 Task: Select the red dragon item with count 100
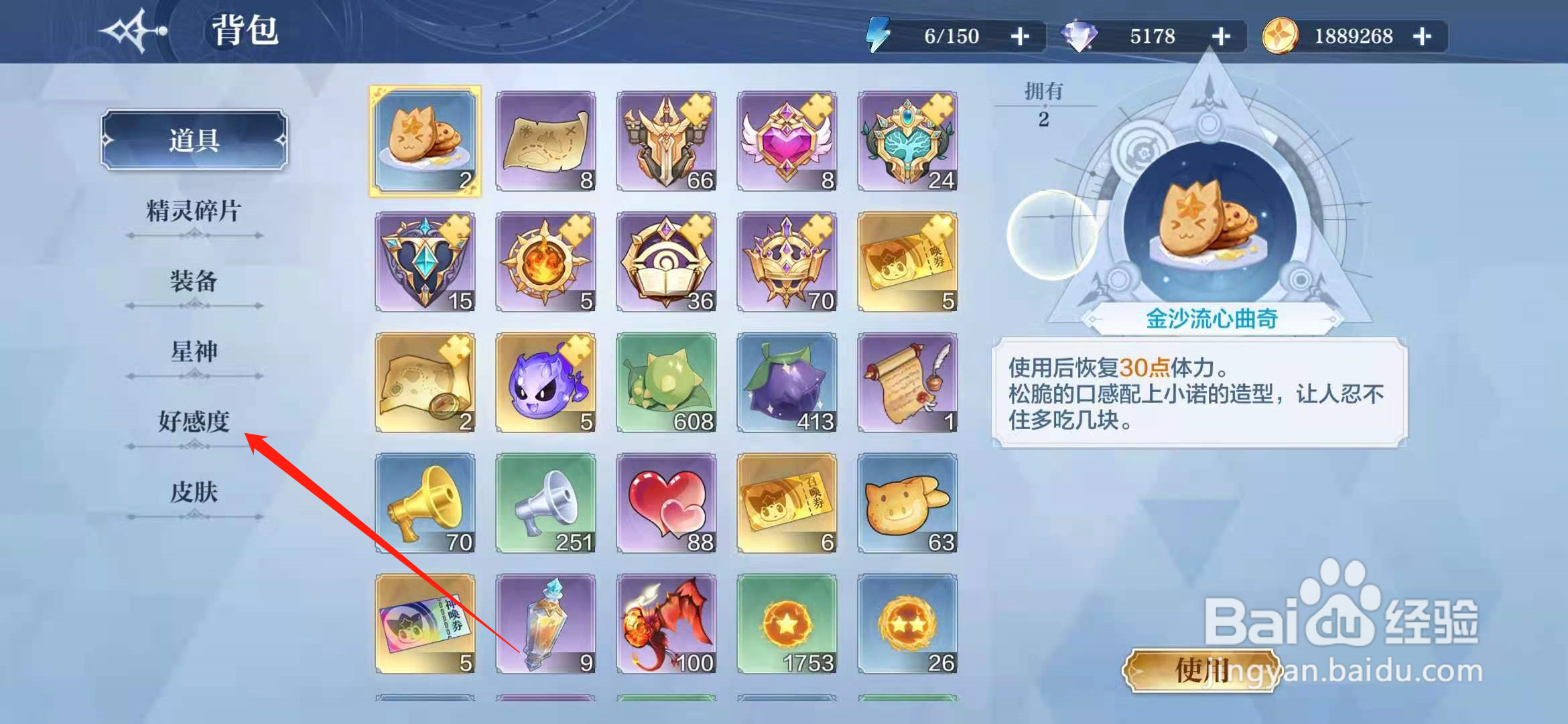coord(667,622)
